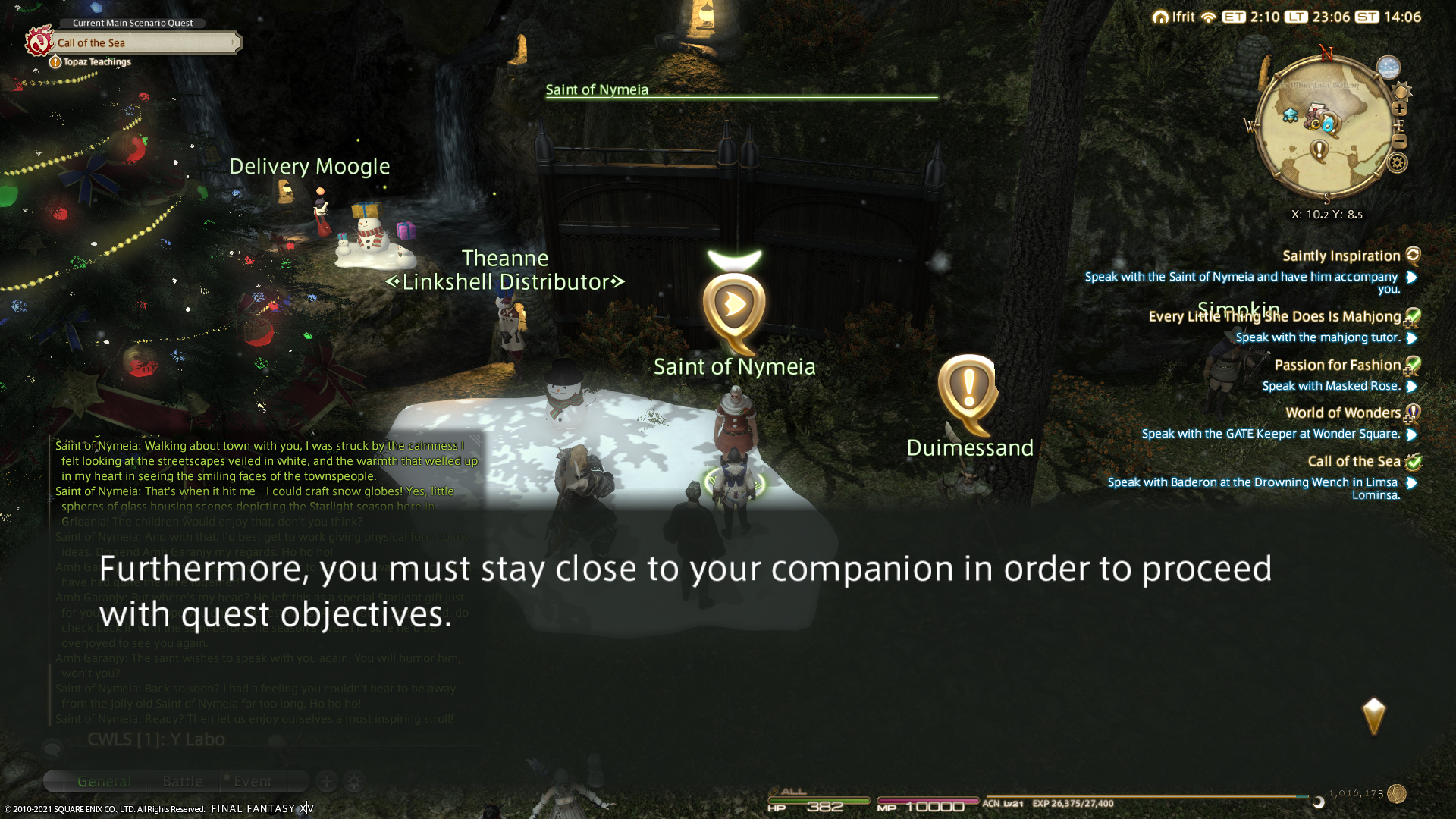Screen dimensions: 1456x819
Task: Zoom out the minimap with minus button
Action: pyautogui.click(x=1400, y=142)
